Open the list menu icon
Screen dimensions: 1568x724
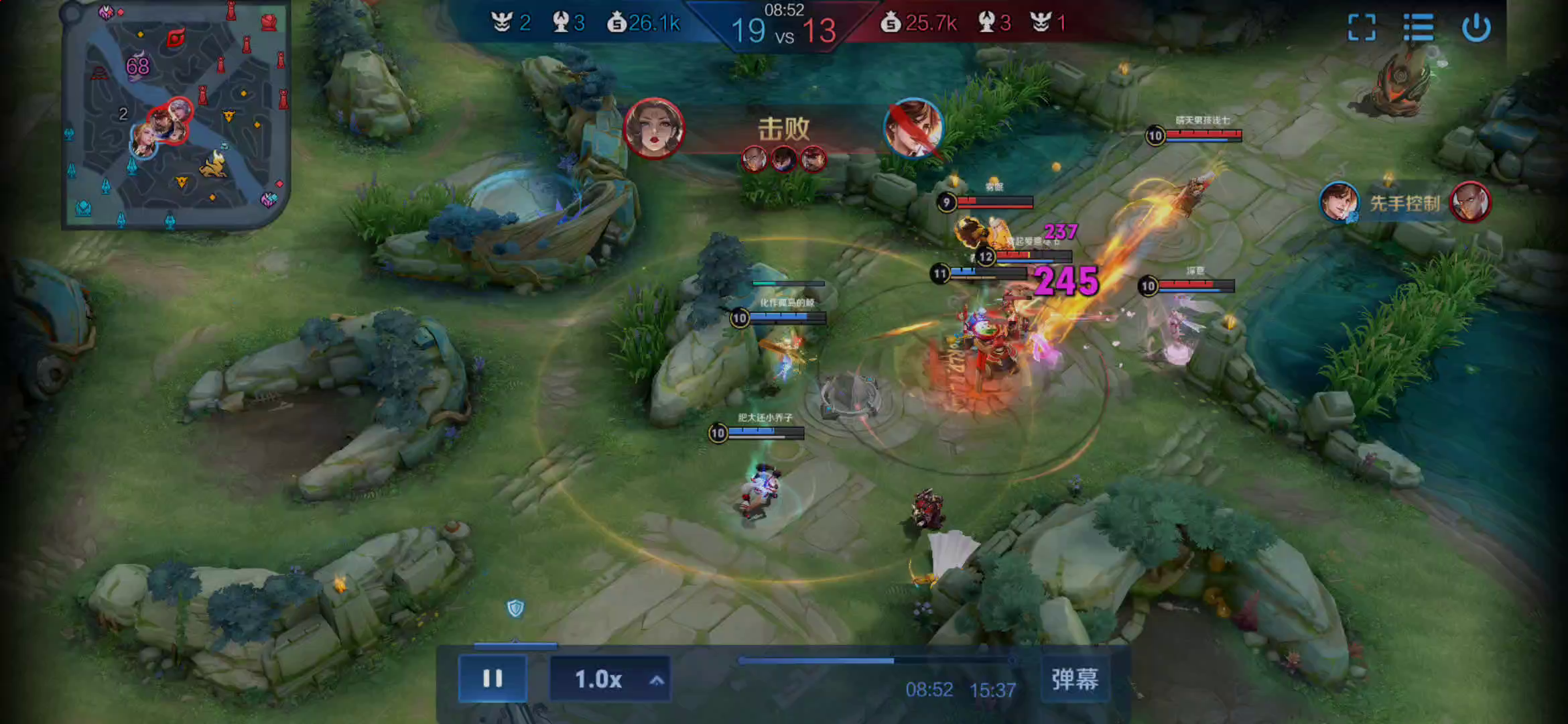pos(1418,27)
